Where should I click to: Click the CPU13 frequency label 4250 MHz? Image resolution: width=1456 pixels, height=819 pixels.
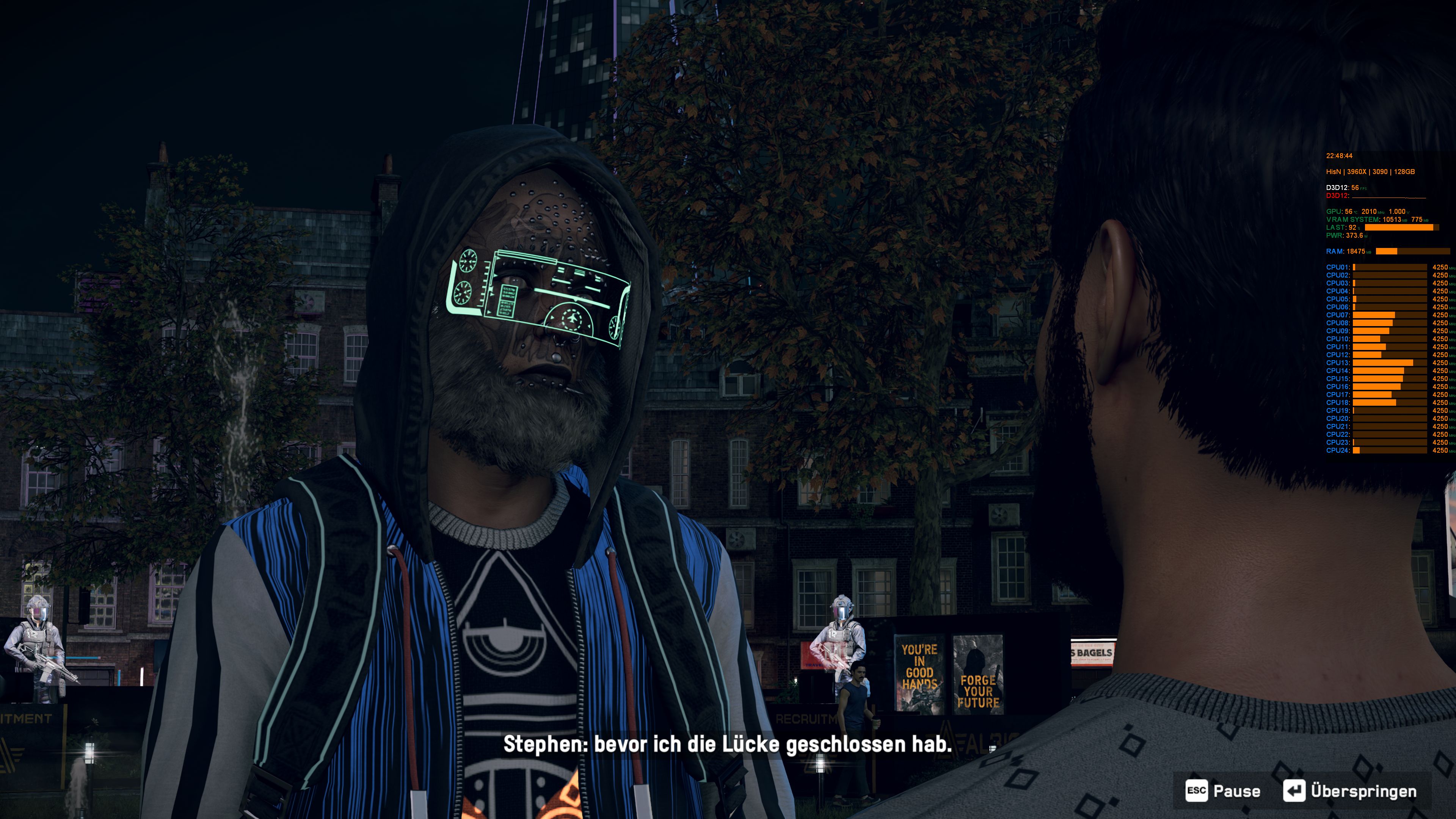point(1441,363)
